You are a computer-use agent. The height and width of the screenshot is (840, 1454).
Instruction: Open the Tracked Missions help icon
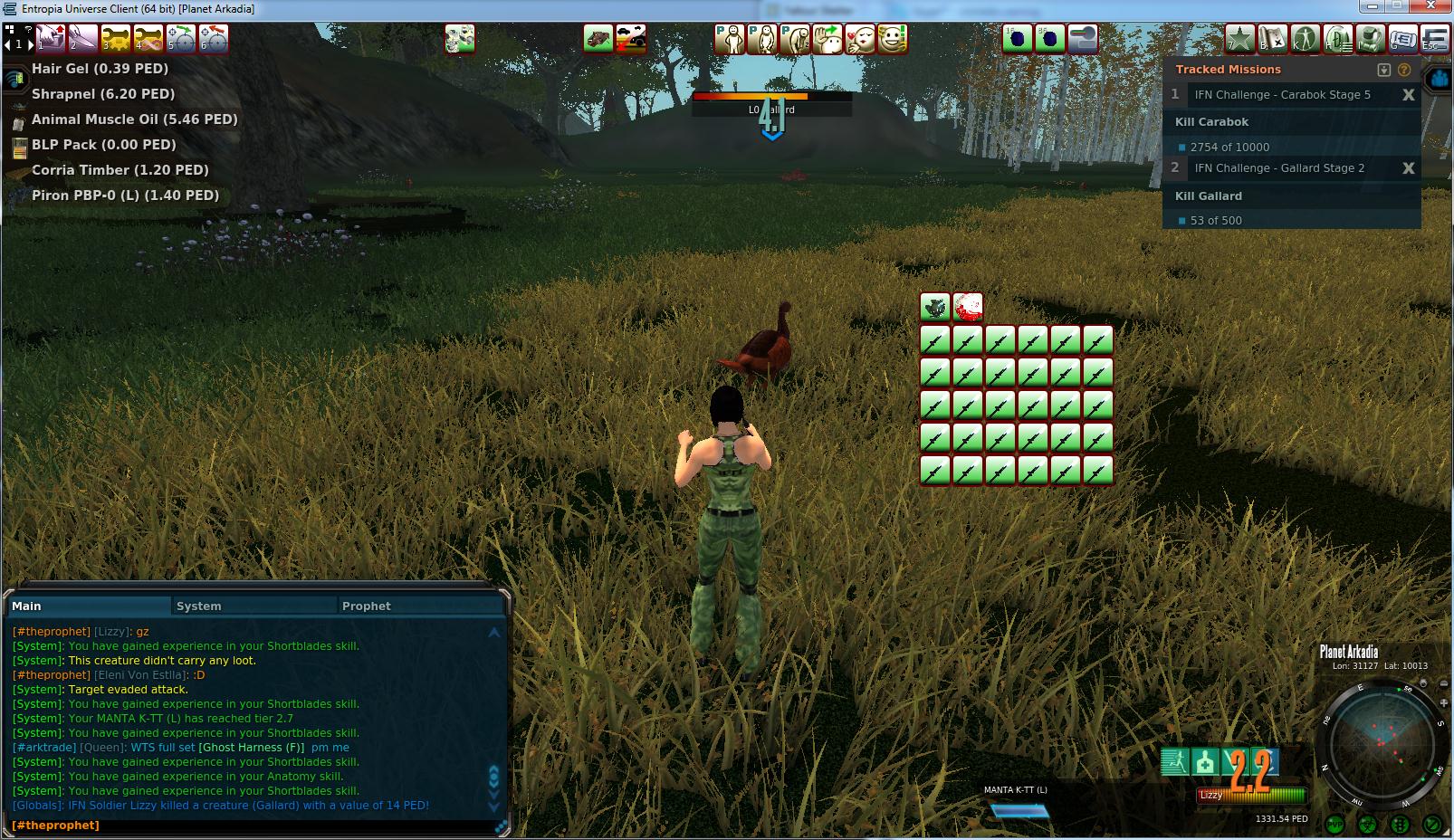coord(1404,70)
